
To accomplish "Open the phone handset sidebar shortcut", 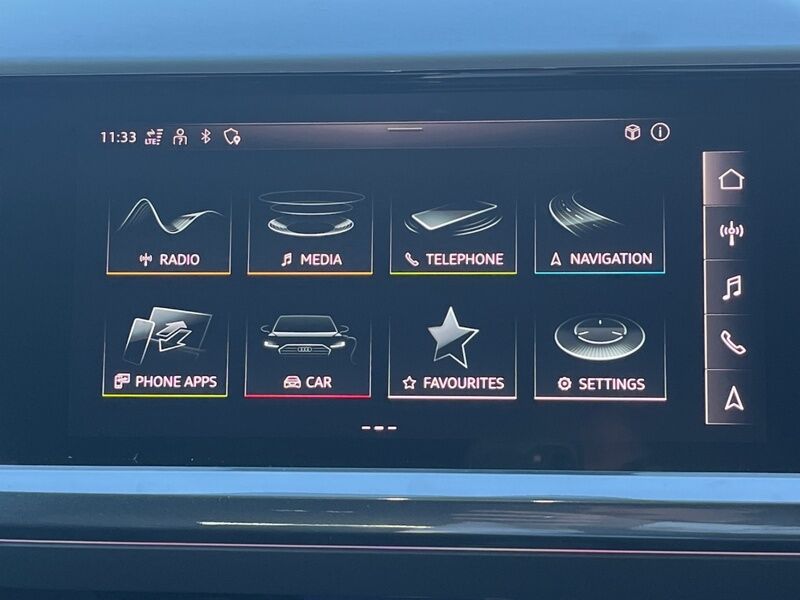I will (x=731, y=343).
